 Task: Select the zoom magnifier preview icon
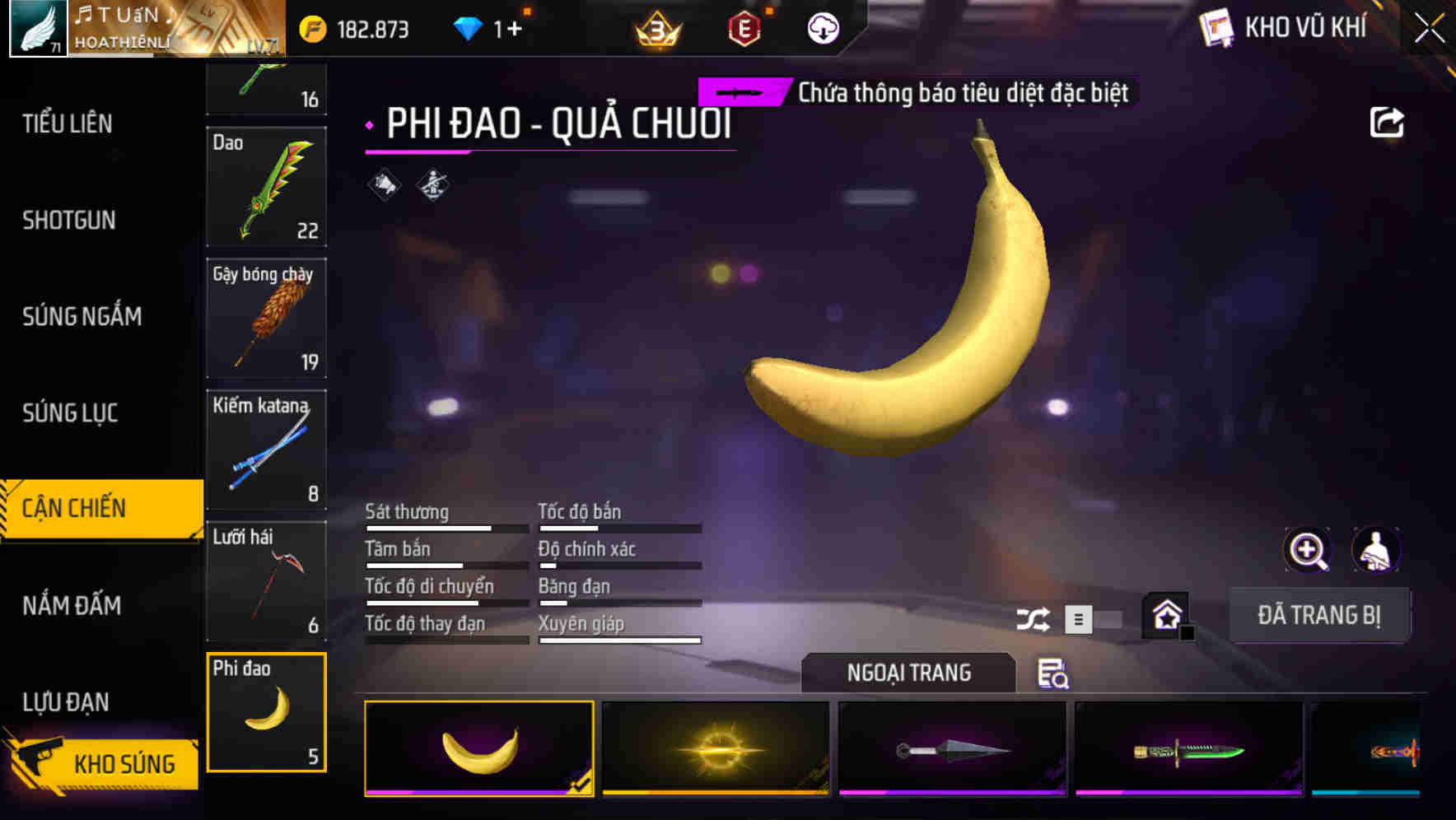1308,550
